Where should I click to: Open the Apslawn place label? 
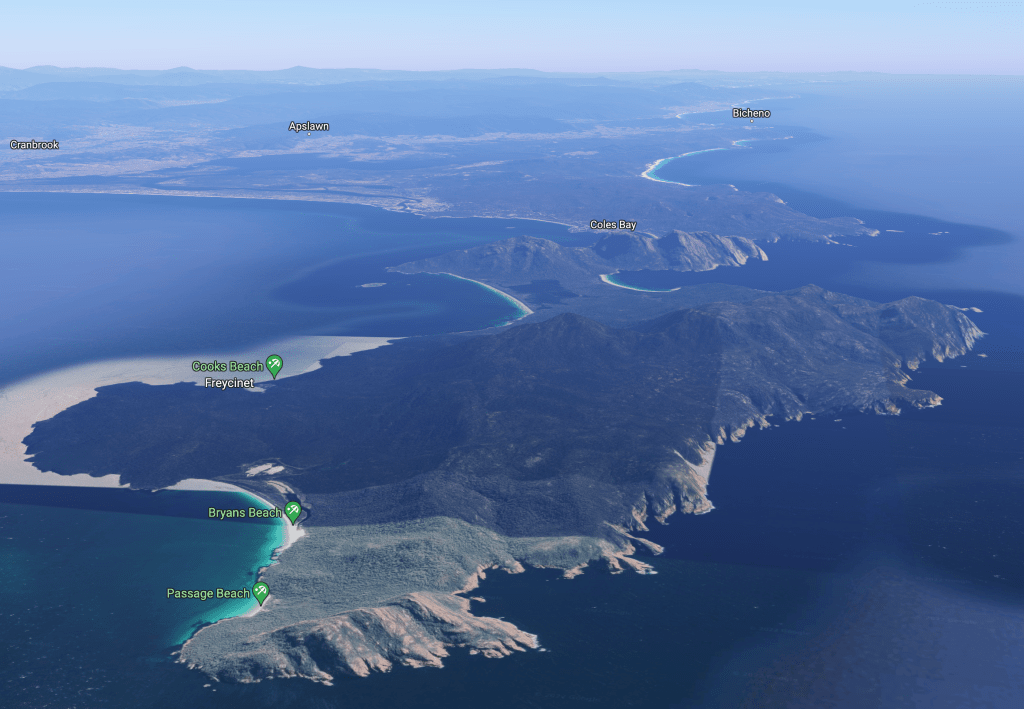pos(309,127)
